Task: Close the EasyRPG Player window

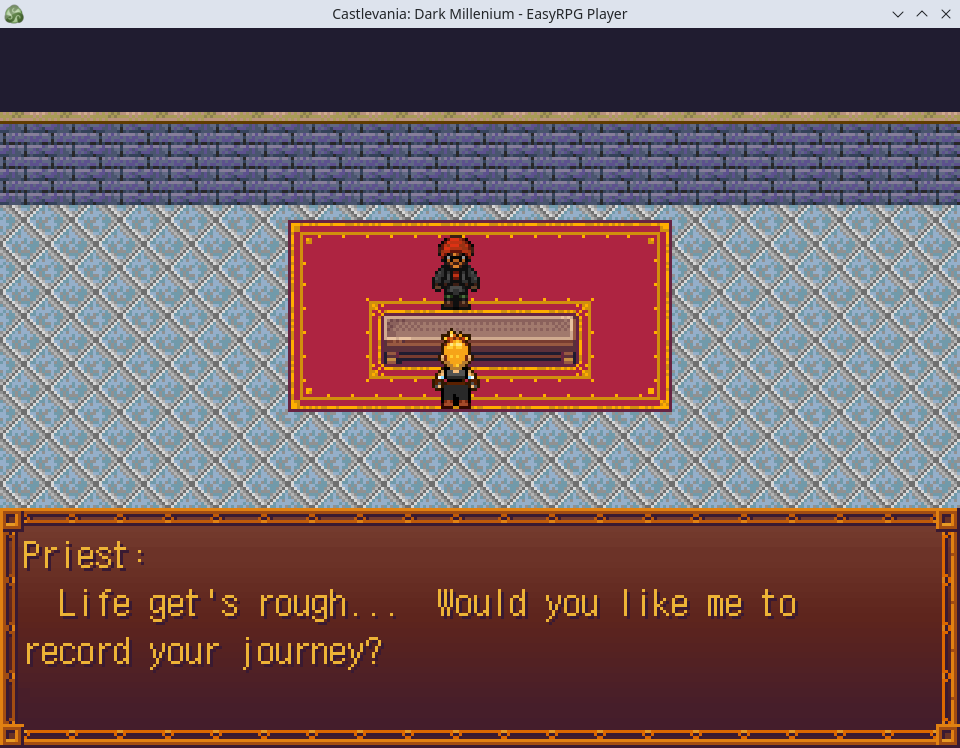Action: click(946, 14)
